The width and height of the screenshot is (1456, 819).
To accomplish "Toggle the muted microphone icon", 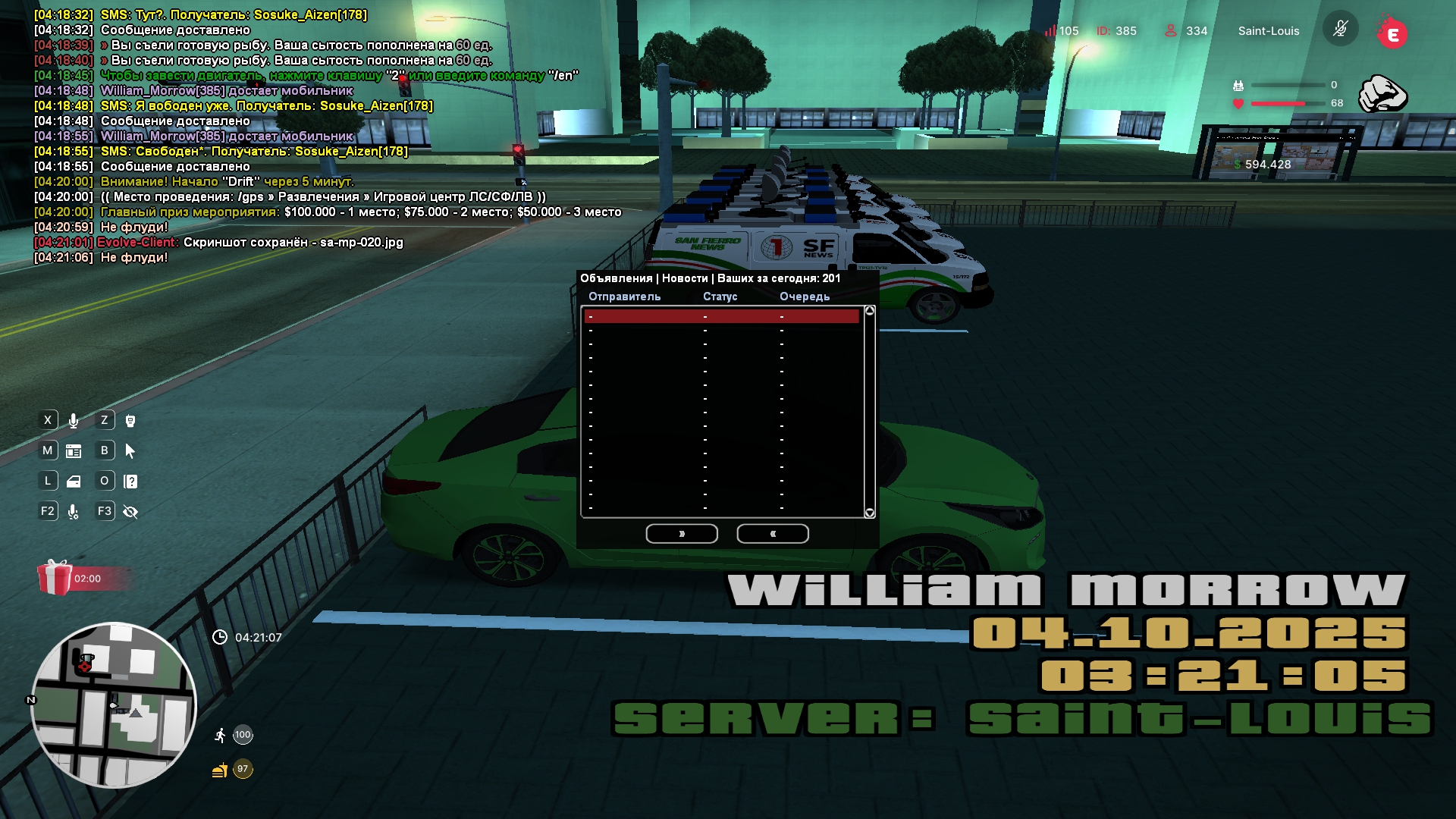I will pos(1340,30).
